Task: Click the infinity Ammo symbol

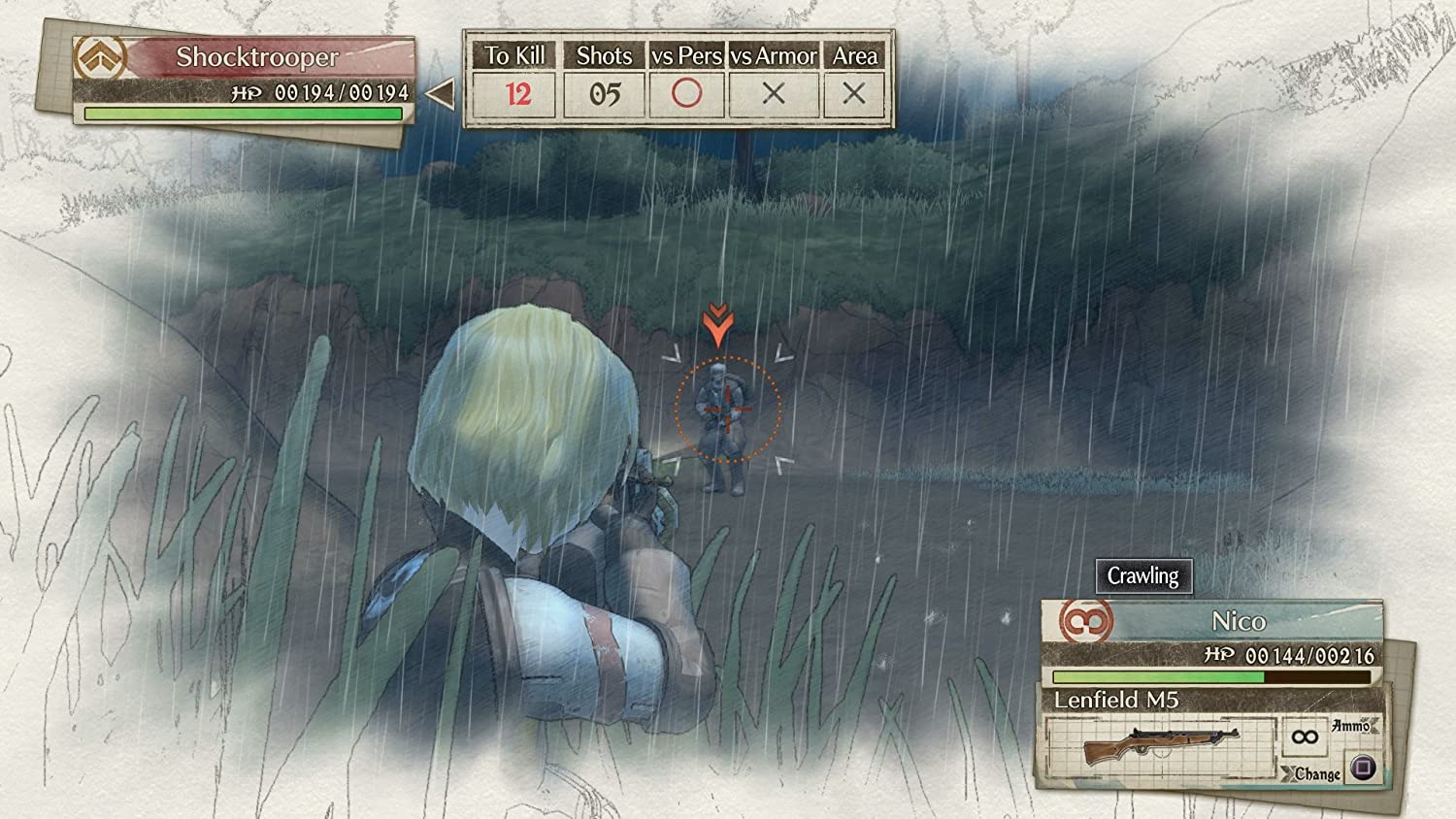Action: 1307,737
